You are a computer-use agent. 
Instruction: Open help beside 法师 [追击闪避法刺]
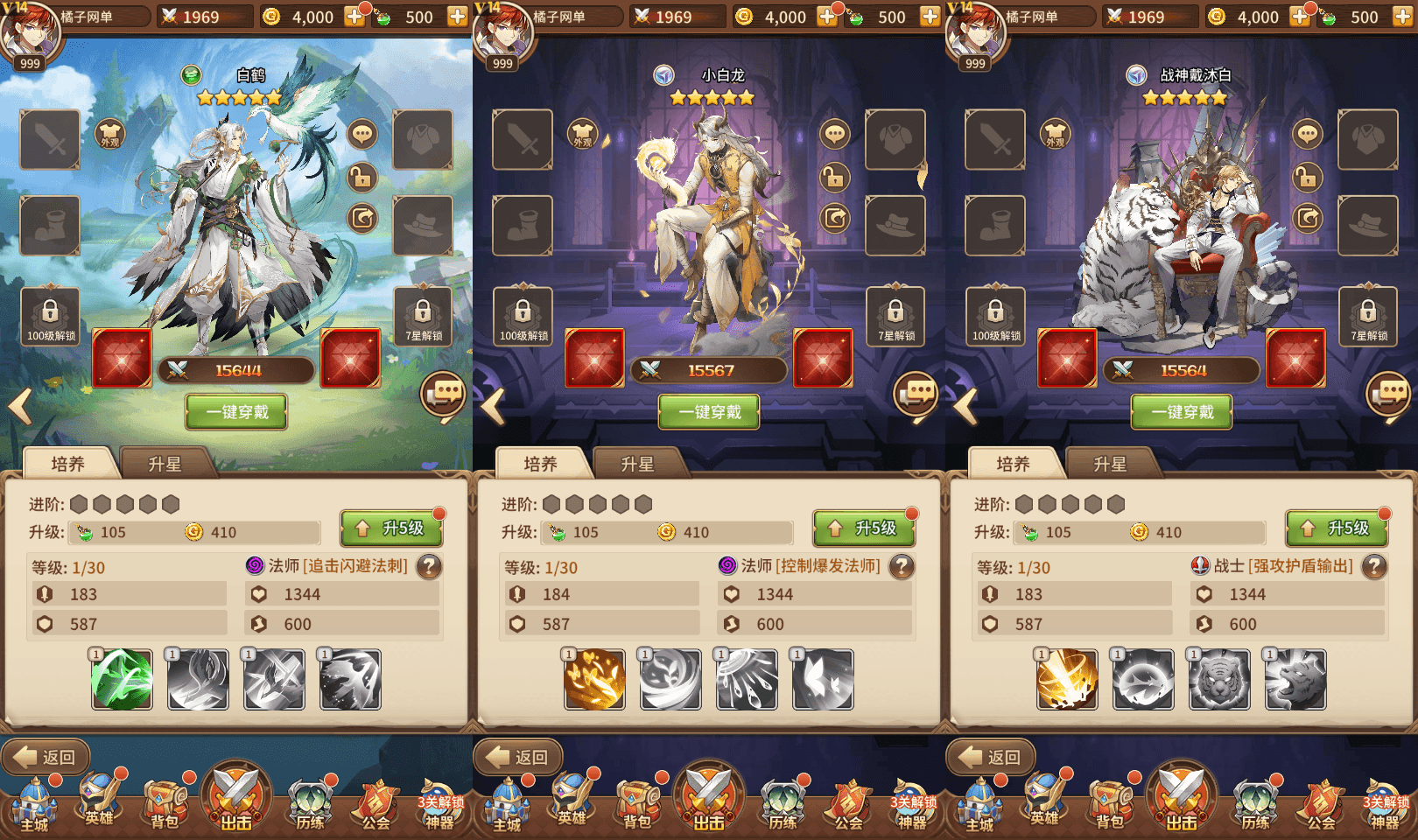pyautogui.click(x=429, y=567)
